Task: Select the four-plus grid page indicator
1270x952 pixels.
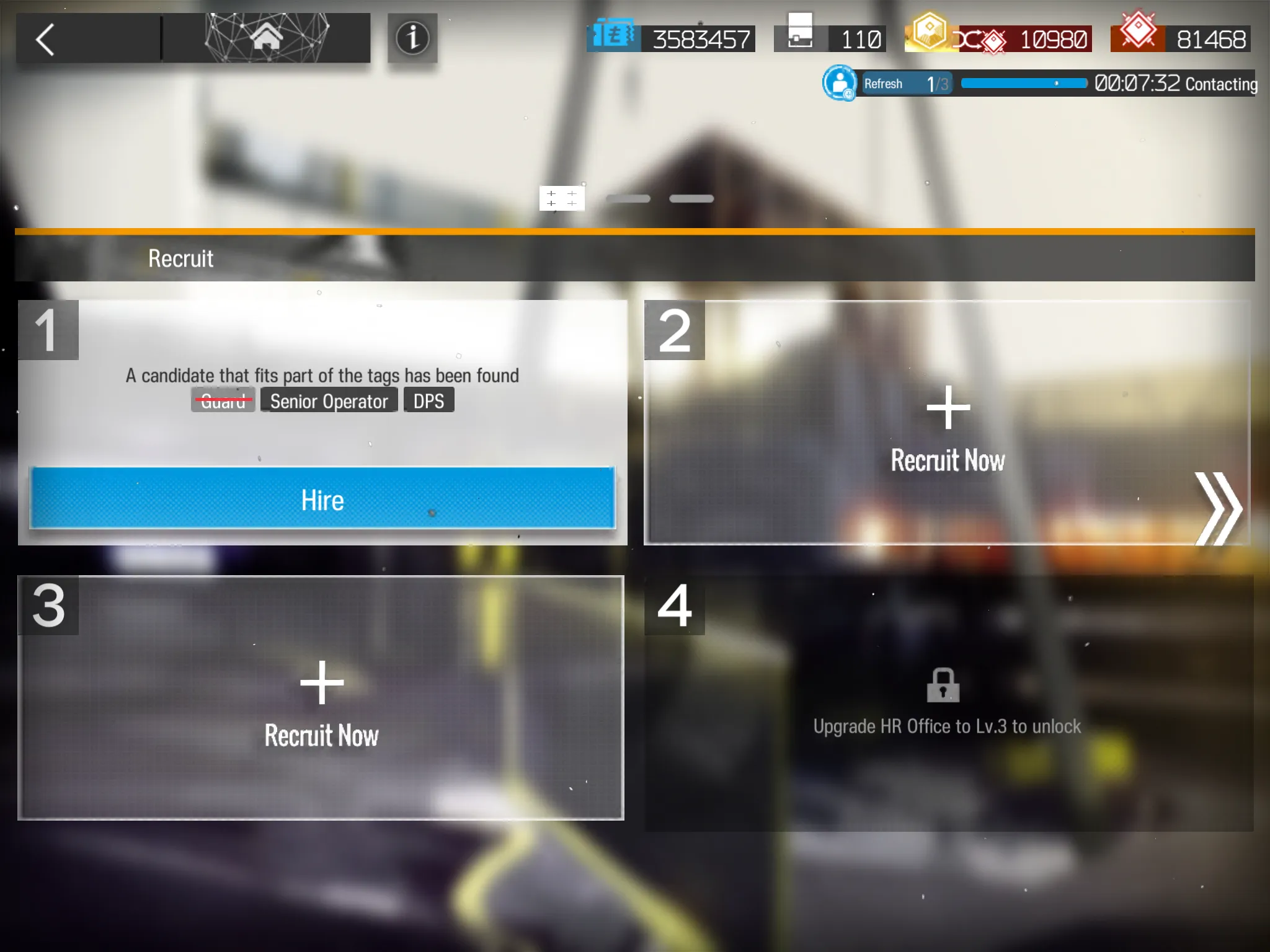Action: click(562, 198)
